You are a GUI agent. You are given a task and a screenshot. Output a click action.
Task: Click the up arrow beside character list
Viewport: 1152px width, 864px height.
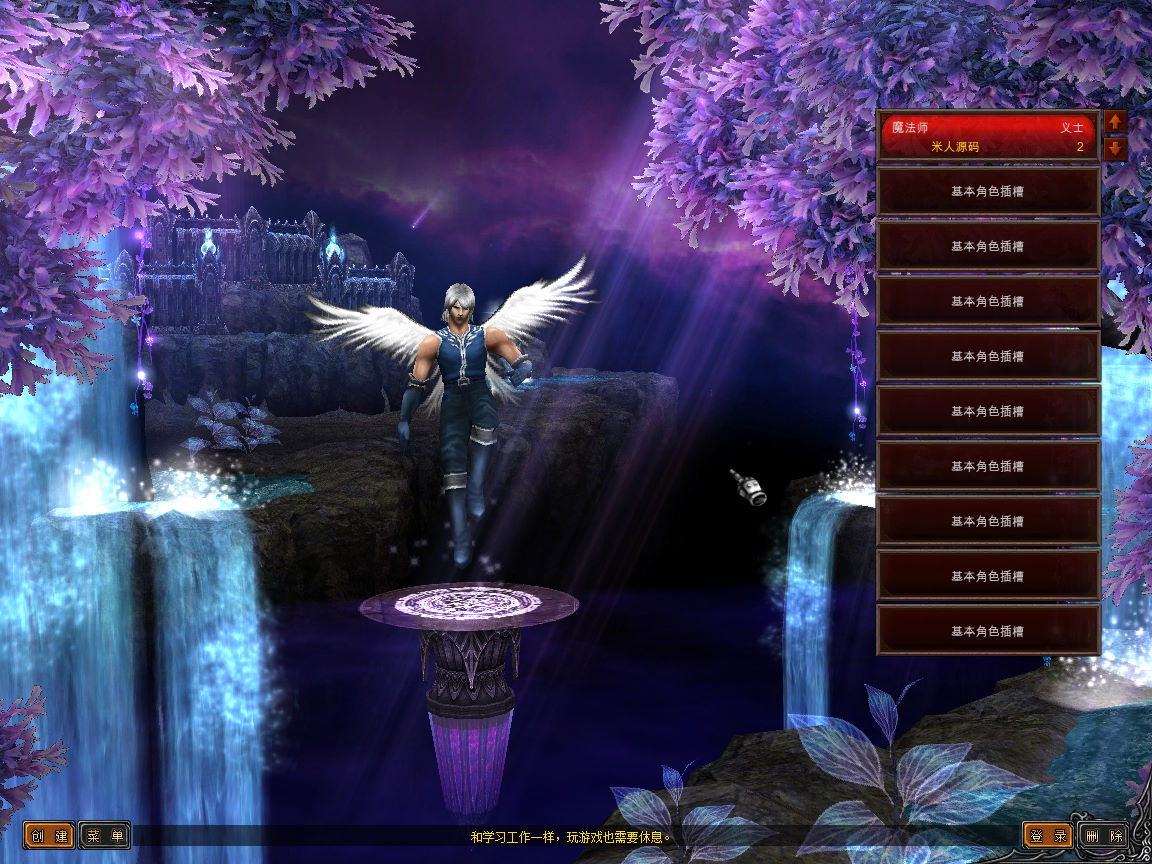click(x=1116, y=122)
